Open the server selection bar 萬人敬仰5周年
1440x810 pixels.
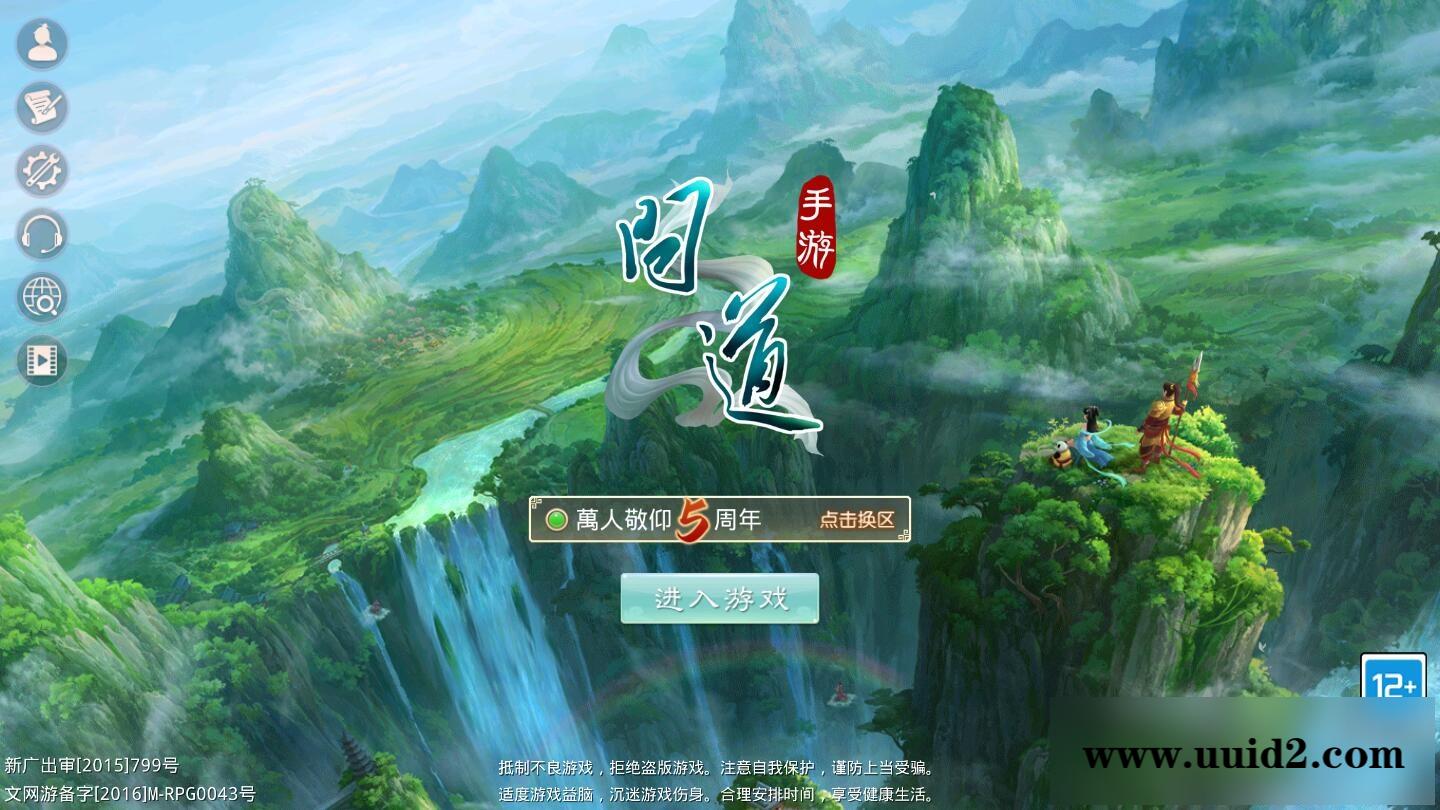(718, 518)
